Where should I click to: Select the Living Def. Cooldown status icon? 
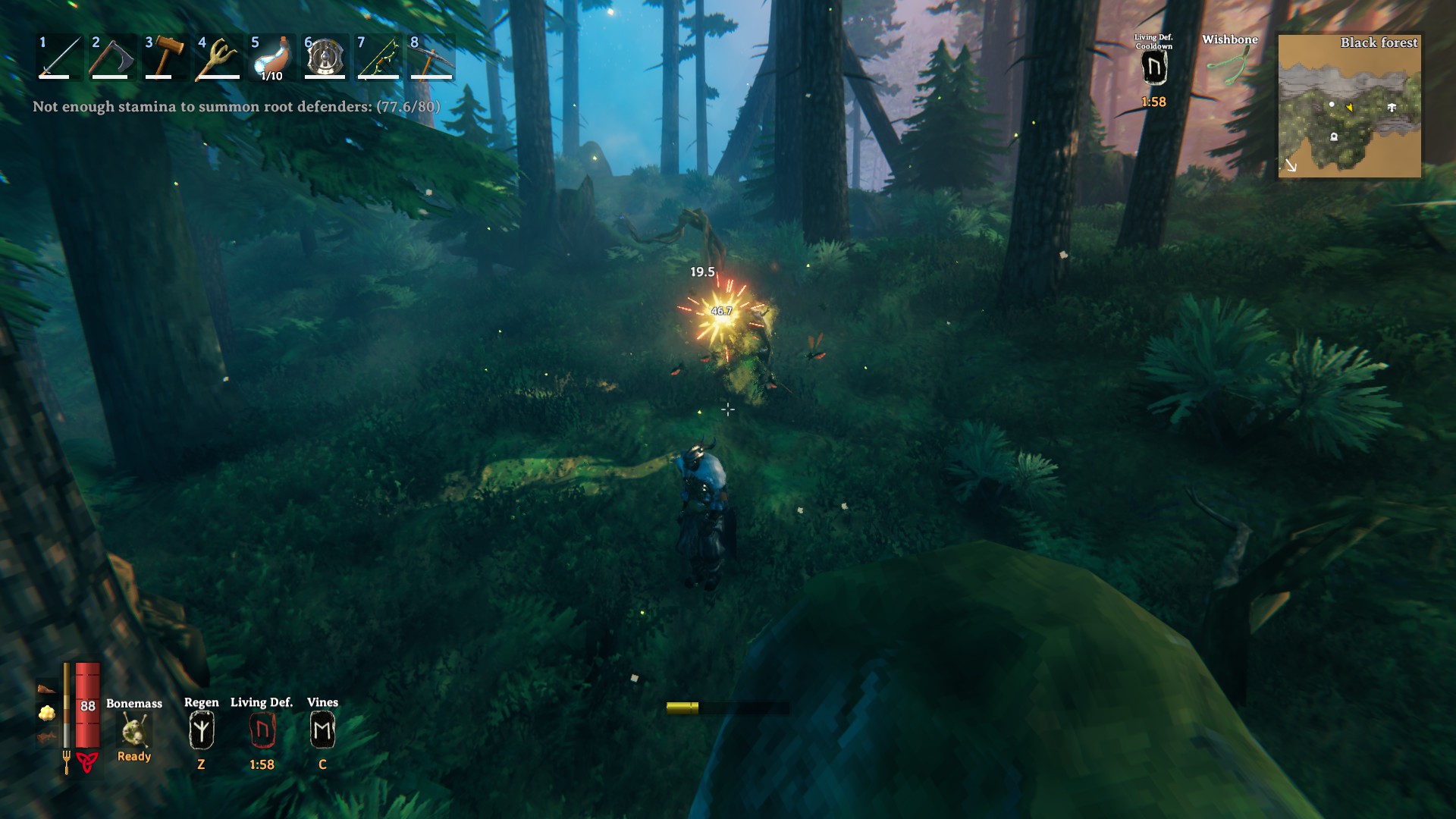point(1153,70)
